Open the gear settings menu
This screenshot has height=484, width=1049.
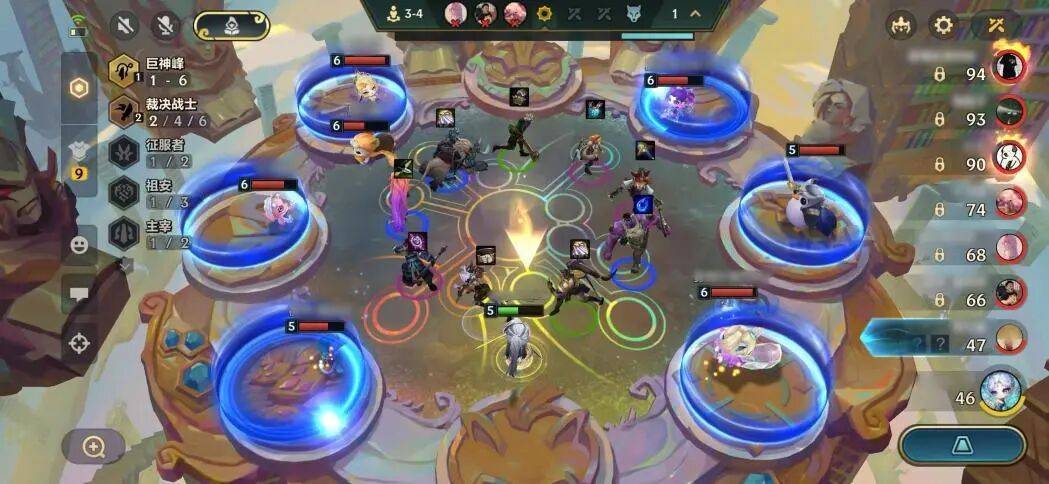click(x=943, y=26)
